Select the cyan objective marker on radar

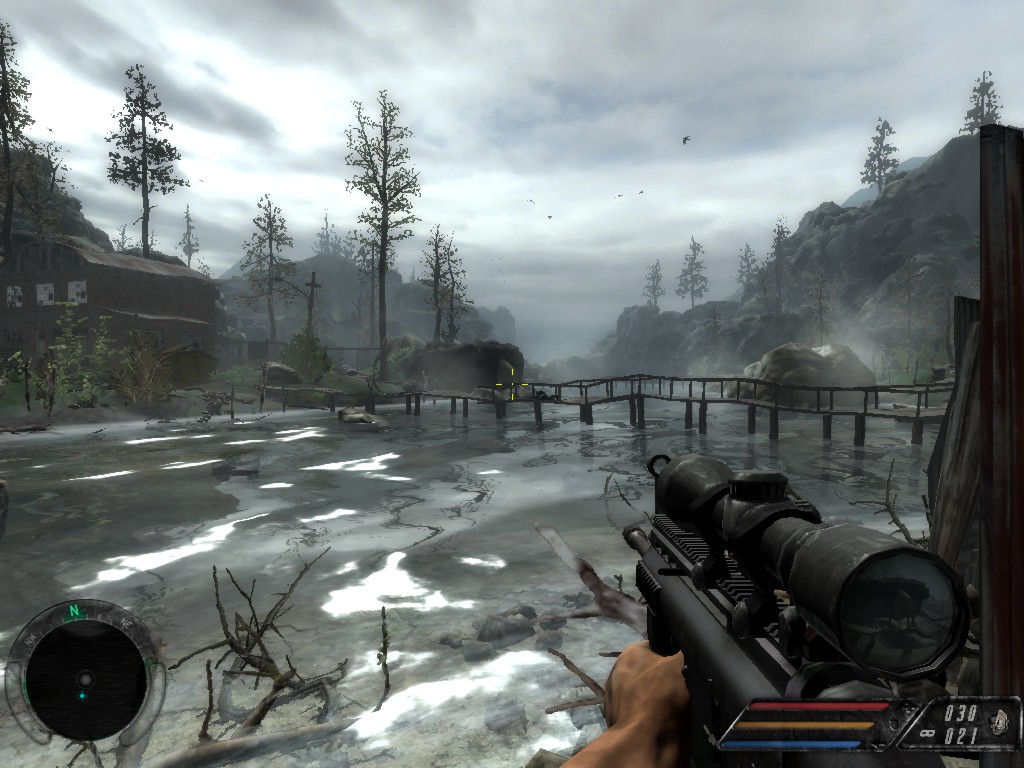click(83, 695)
